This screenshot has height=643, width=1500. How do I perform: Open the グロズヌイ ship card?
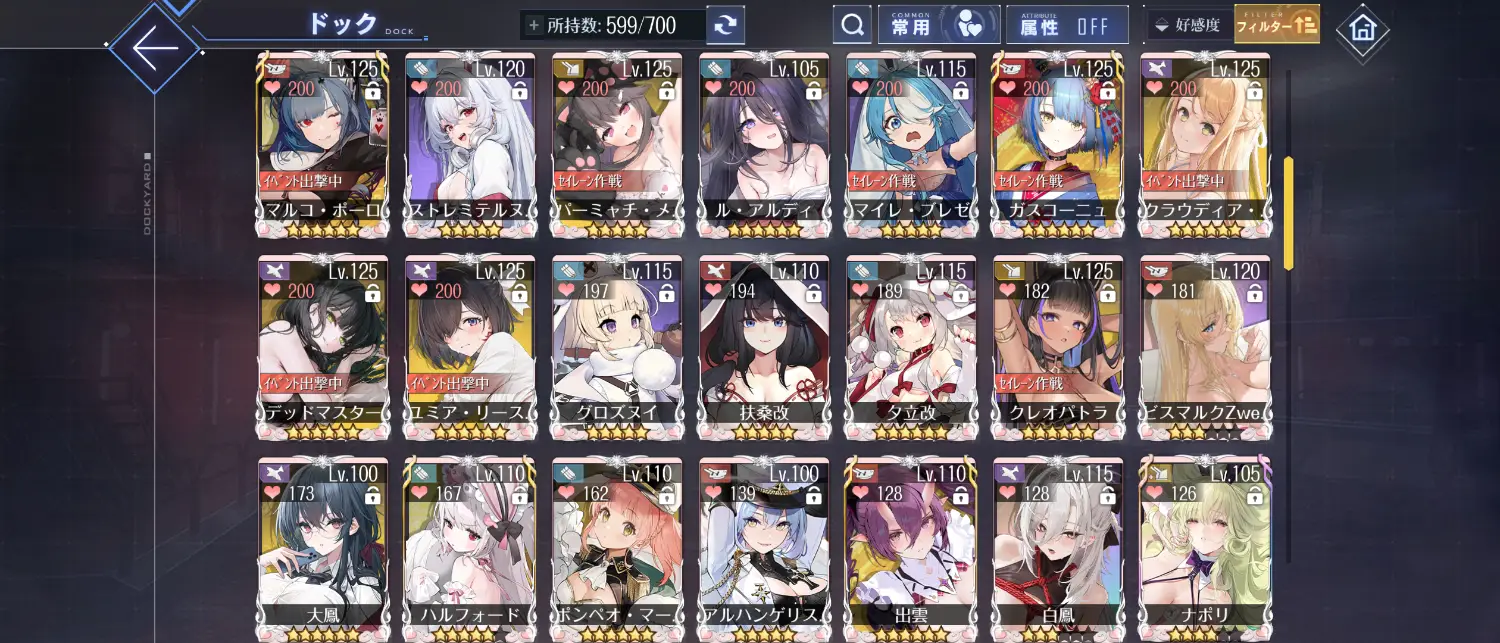[617, 347]
